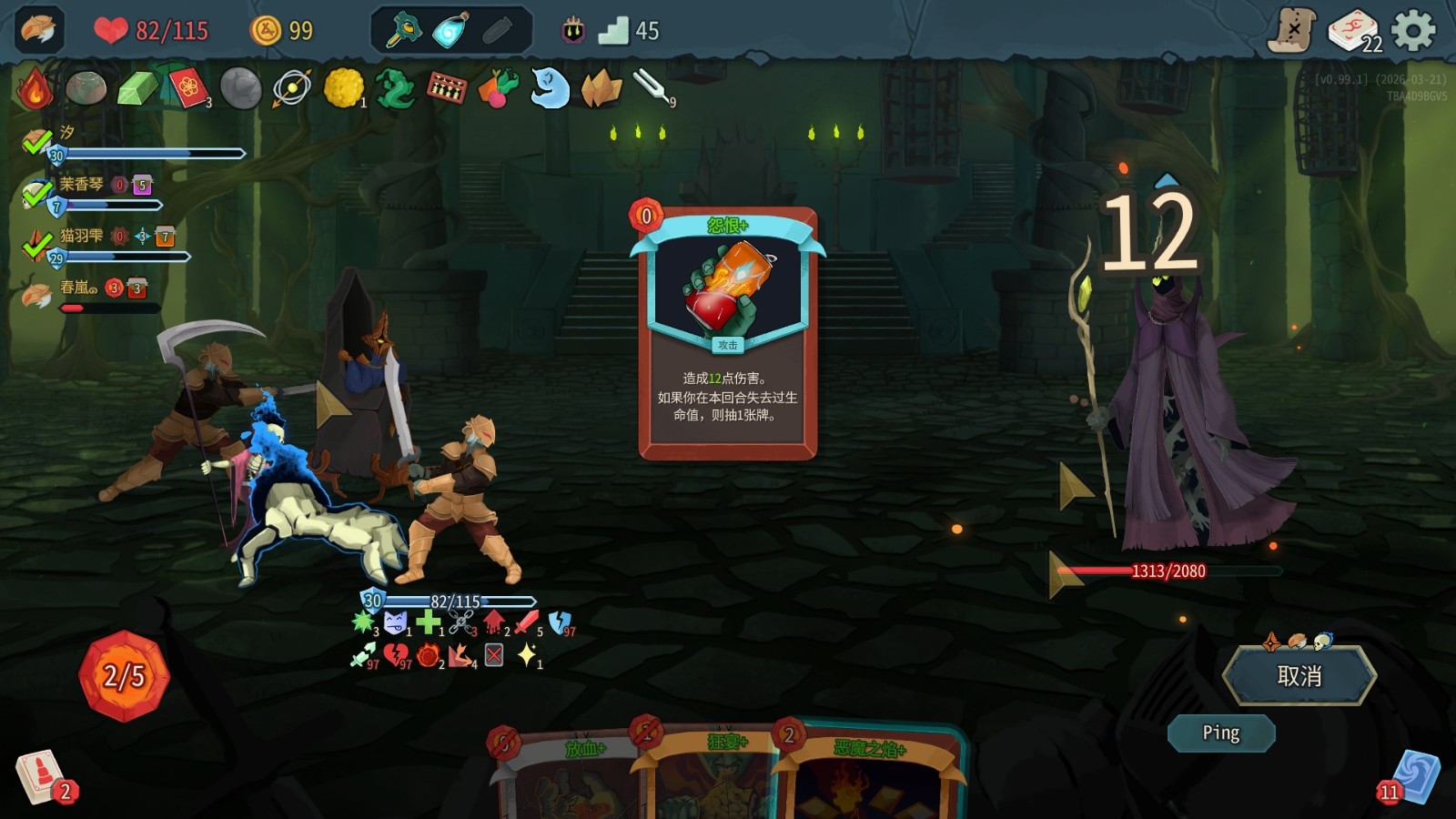Inspect the green serpent relic
The width and height of the screenshot is (1456, 819).
pos(395,88)
